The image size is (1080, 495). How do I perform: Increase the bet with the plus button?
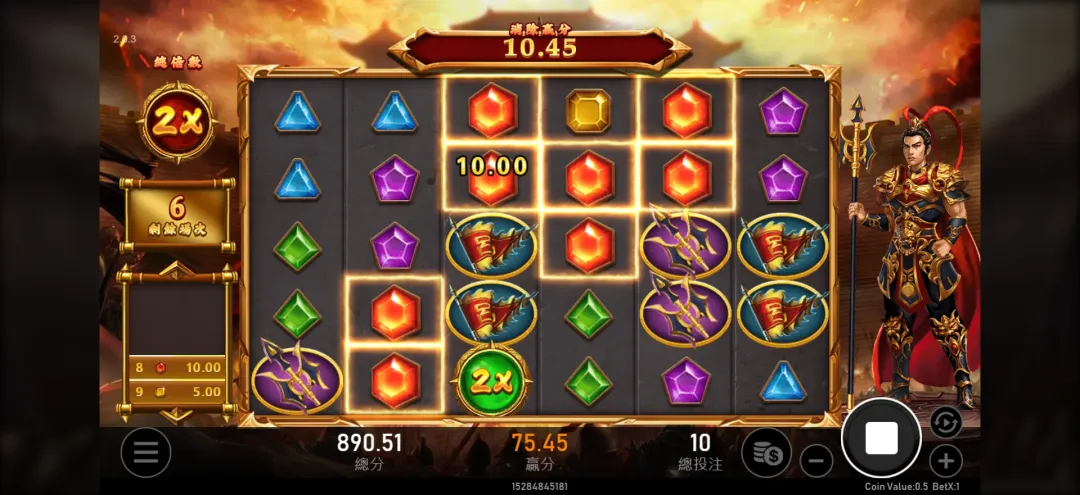(945, 461)
